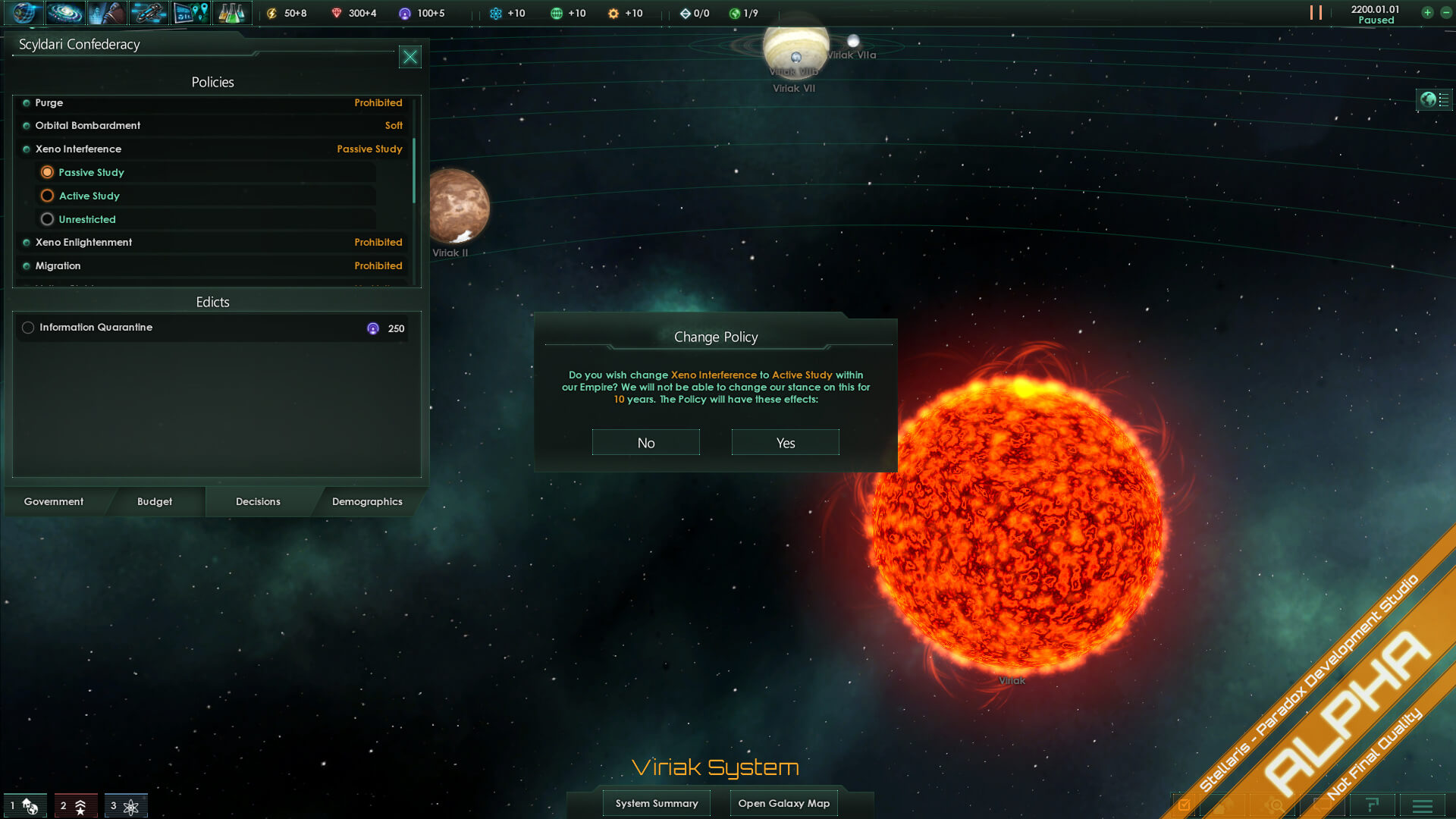Show the System Summary

pyautogui.click(x=657, y=803)
